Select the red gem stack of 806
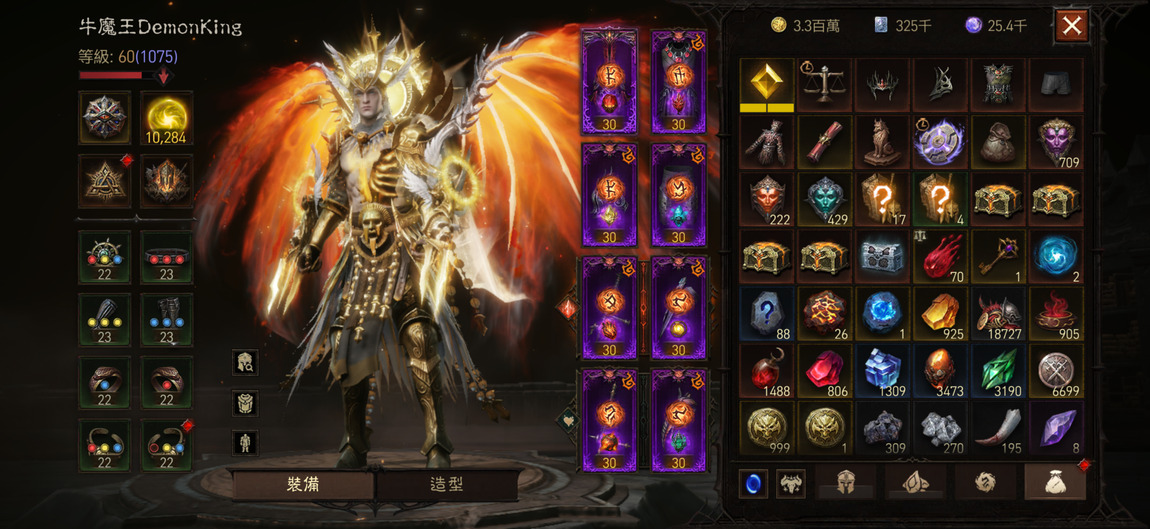Screen dimensions: 1150x529 click(x=825, y=371)
